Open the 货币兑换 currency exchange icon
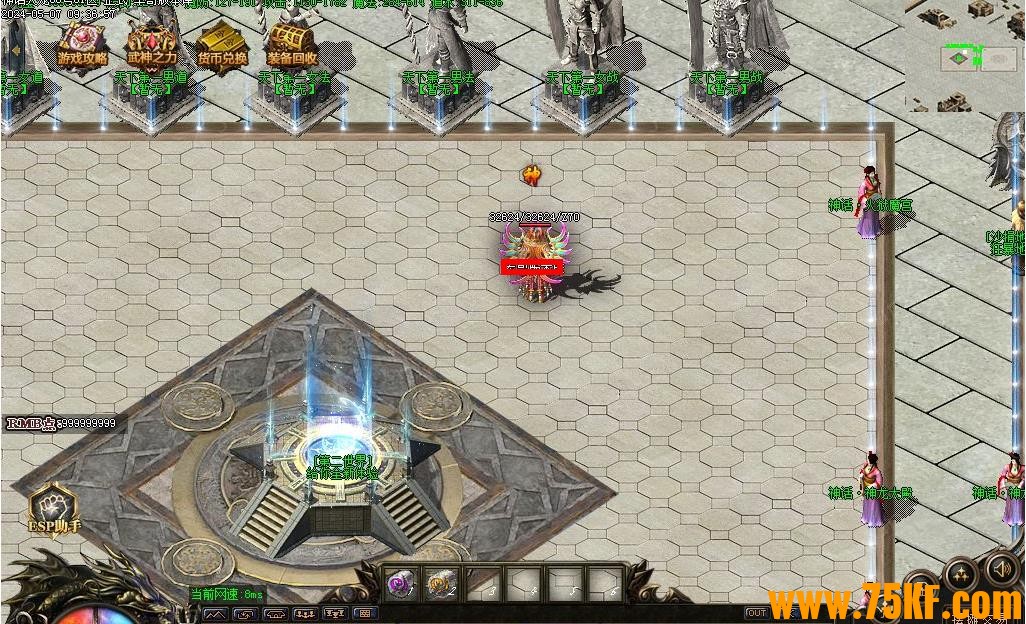The image size is (1026, 624). [x=221, y=43]
